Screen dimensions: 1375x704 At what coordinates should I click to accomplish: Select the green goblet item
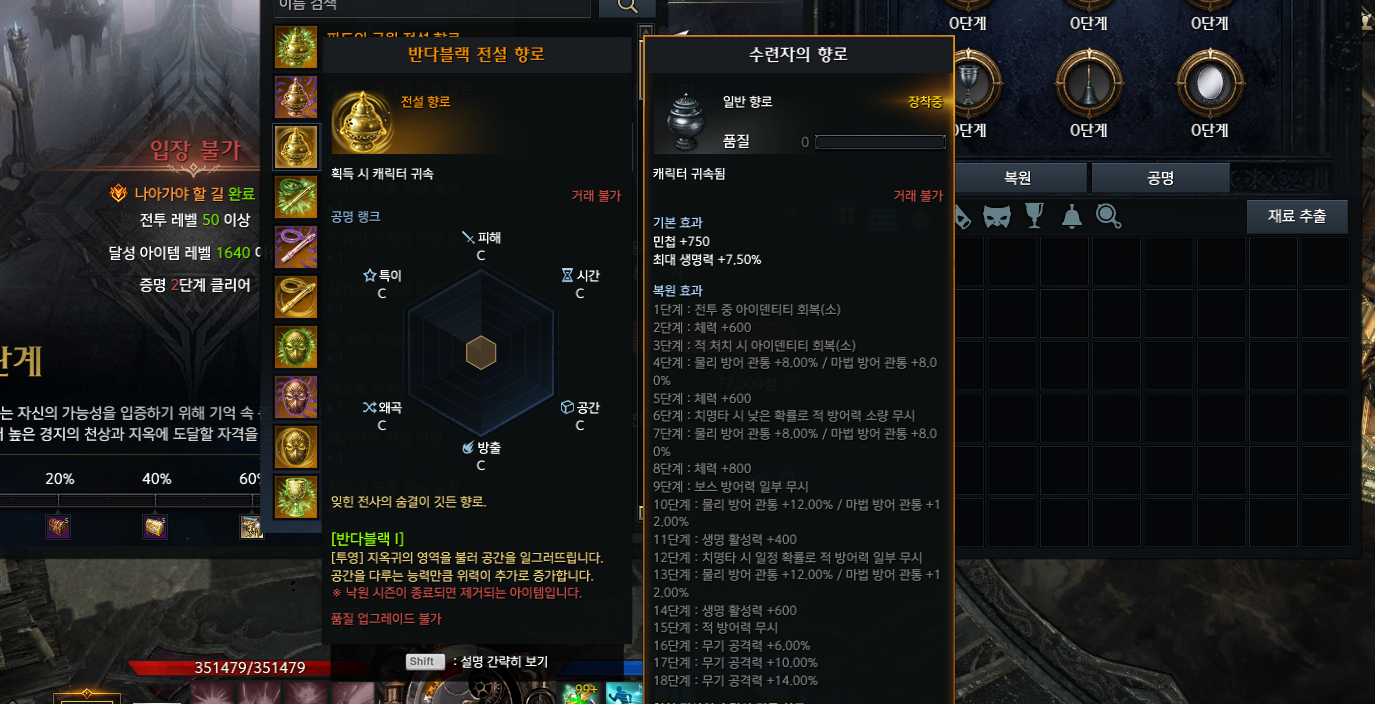[x=296, y=497]
